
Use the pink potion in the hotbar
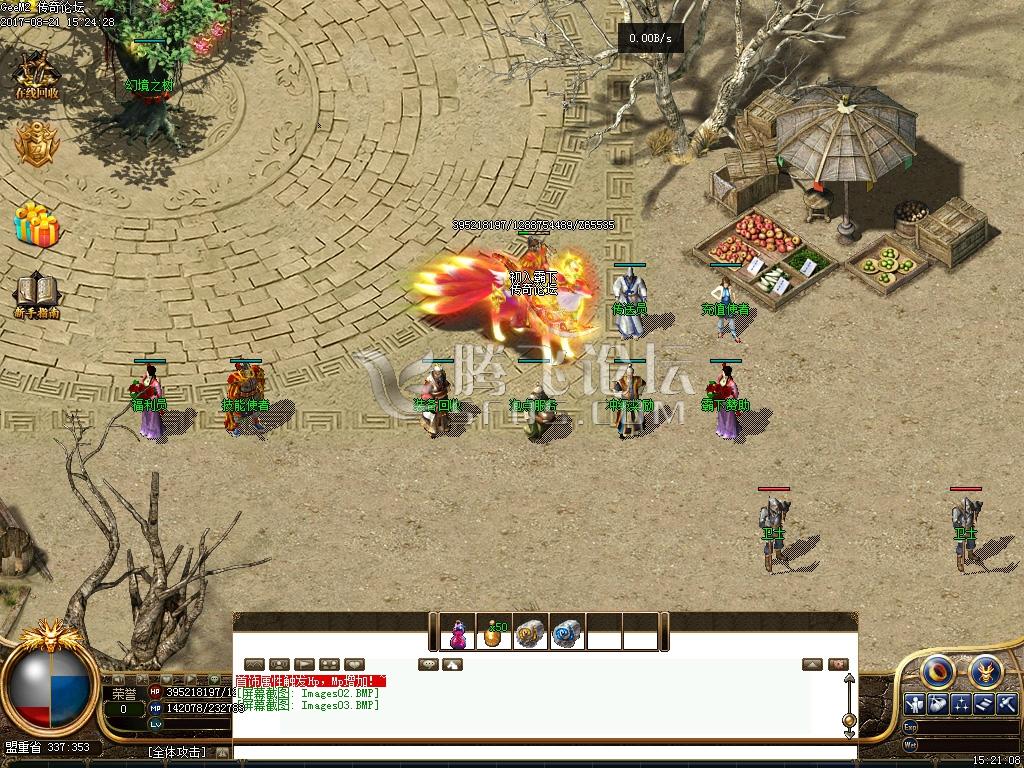[x=458, y=633]
